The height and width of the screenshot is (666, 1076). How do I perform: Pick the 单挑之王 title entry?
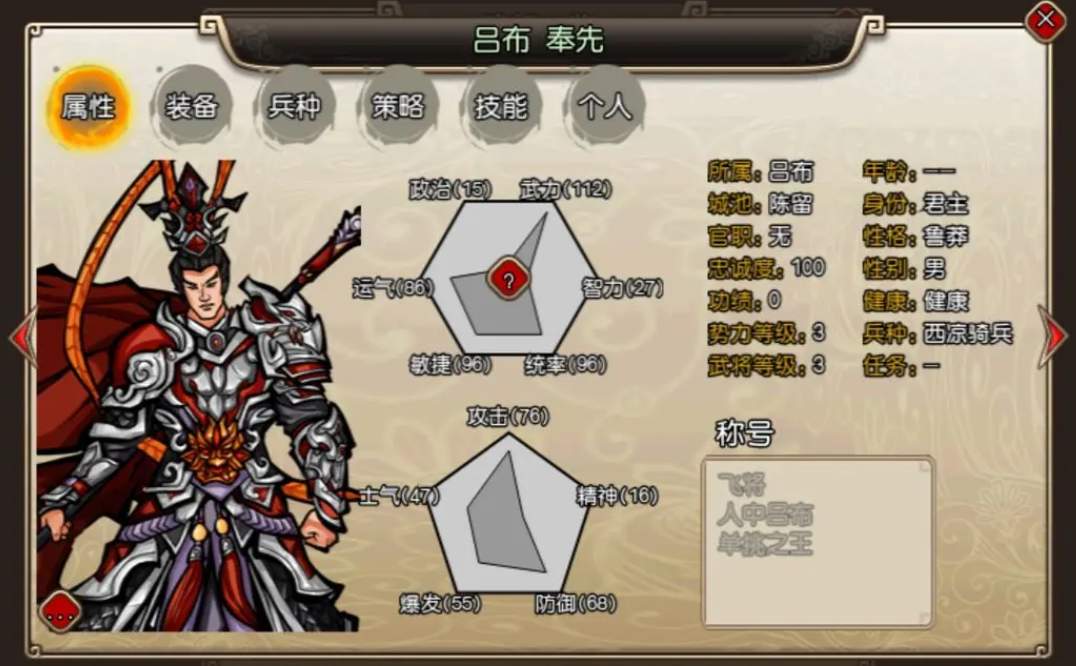(x=765, y=545)
